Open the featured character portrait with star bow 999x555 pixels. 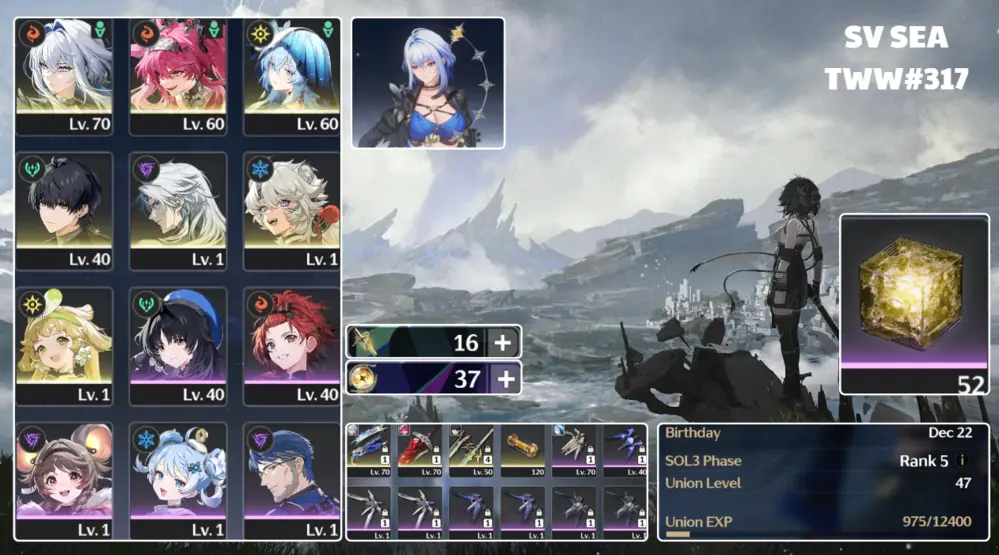coord(428,82)
